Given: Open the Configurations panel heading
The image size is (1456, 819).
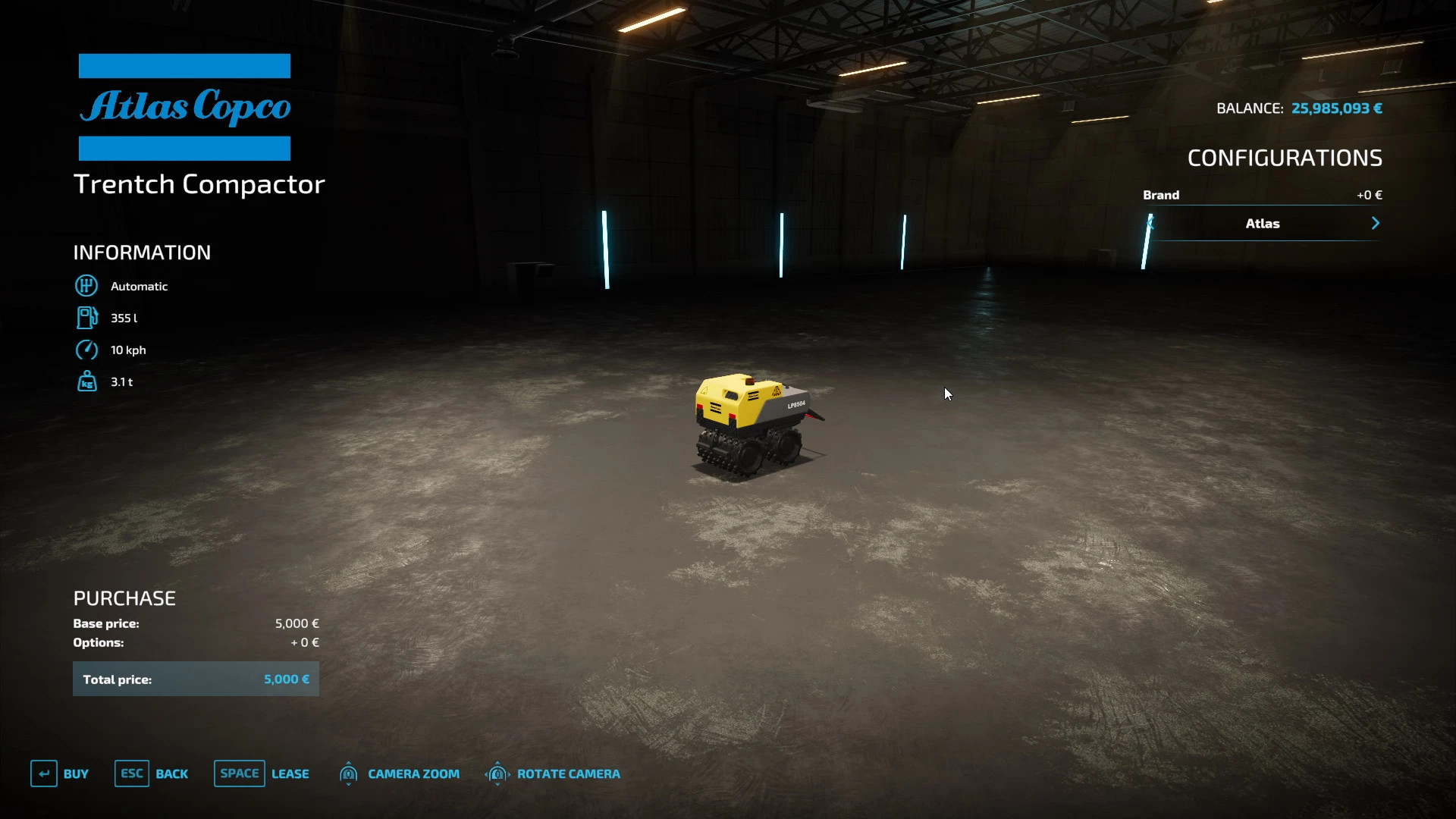Looking at the screenshot, I should [x=1285, y=157].
